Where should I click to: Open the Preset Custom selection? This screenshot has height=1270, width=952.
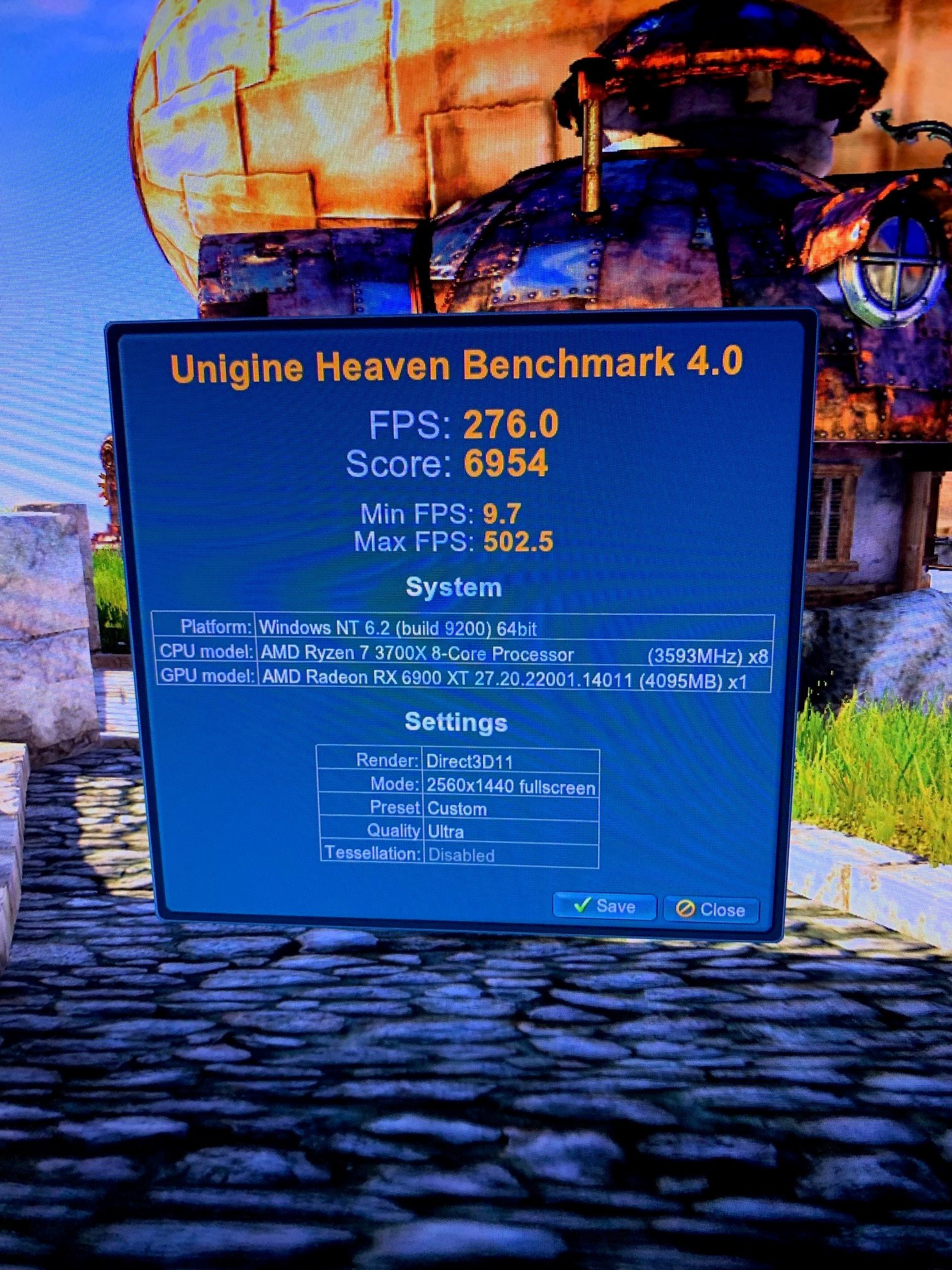tap(456, 808)
